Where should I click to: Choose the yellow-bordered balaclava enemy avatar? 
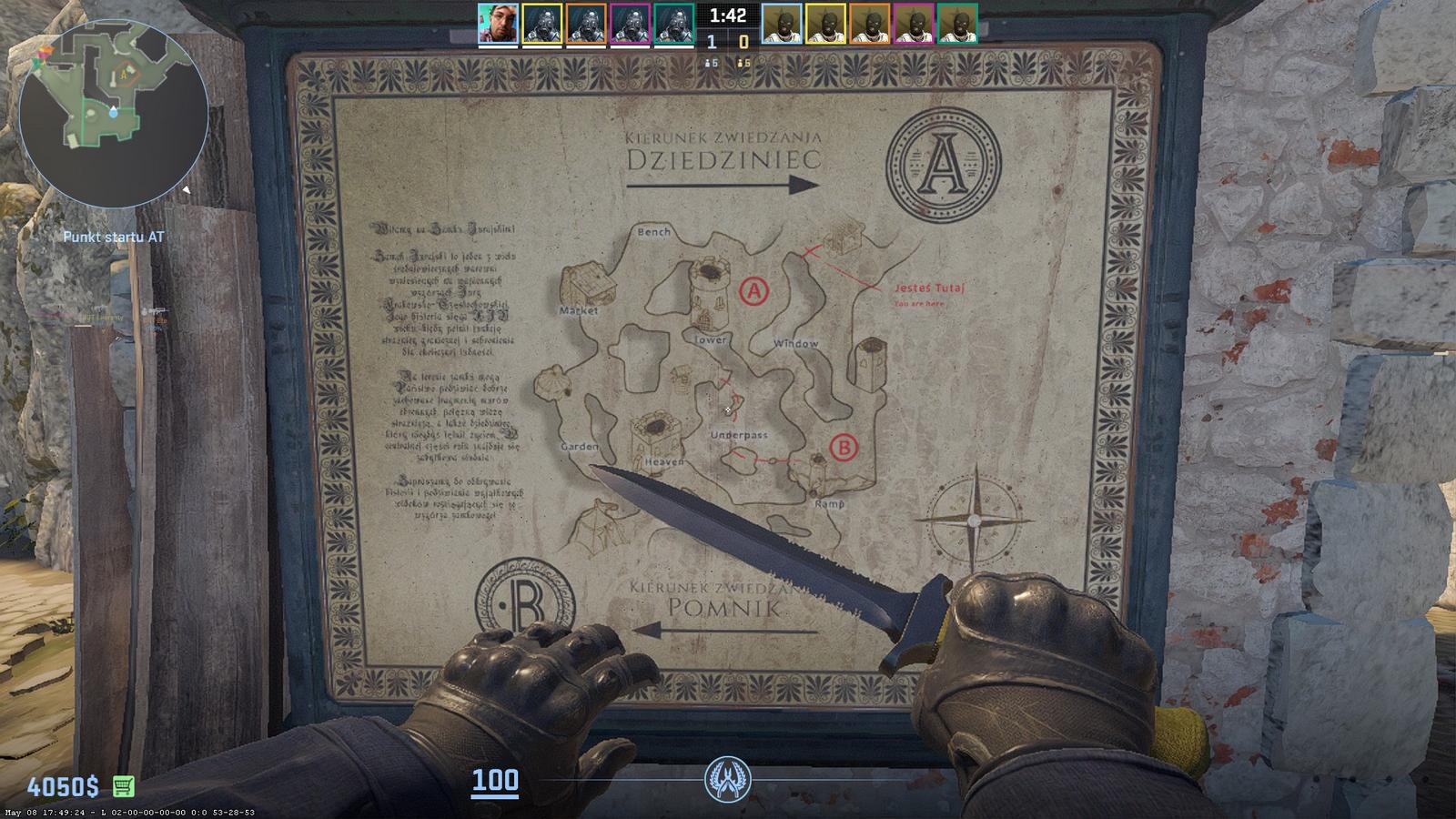825,25
